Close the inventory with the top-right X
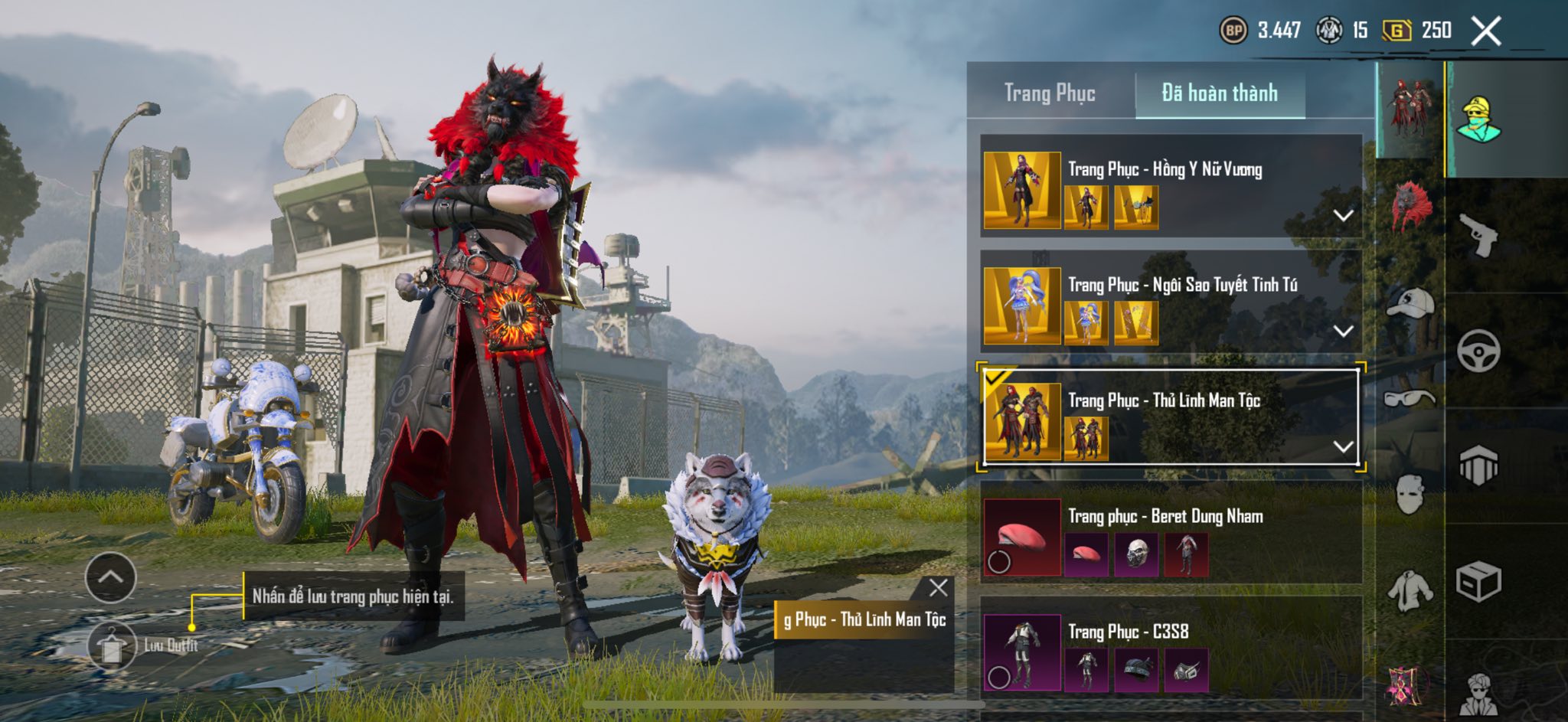This screenshot has height=722, width=1568. click(x=1486, y=31)
